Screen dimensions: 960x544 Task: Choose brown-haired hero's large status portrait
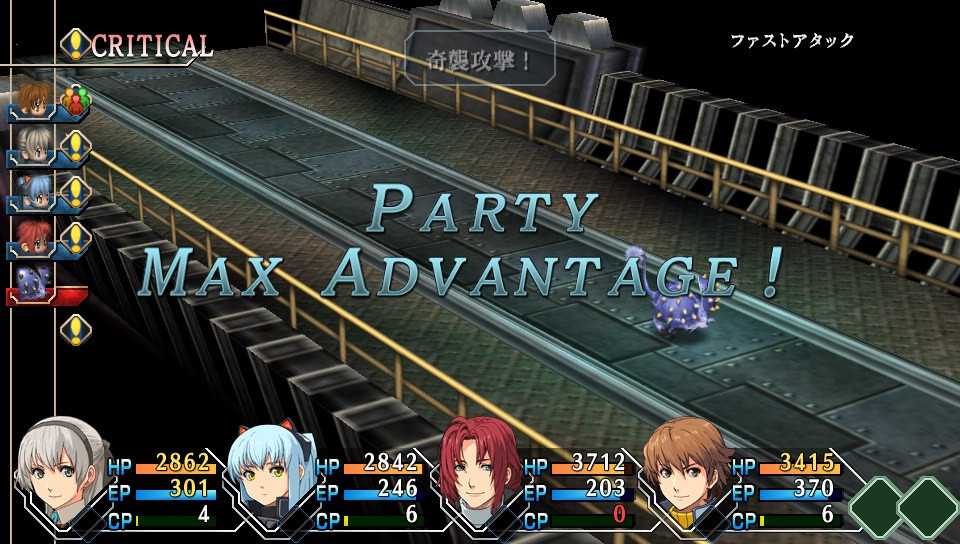click(686, 470)
